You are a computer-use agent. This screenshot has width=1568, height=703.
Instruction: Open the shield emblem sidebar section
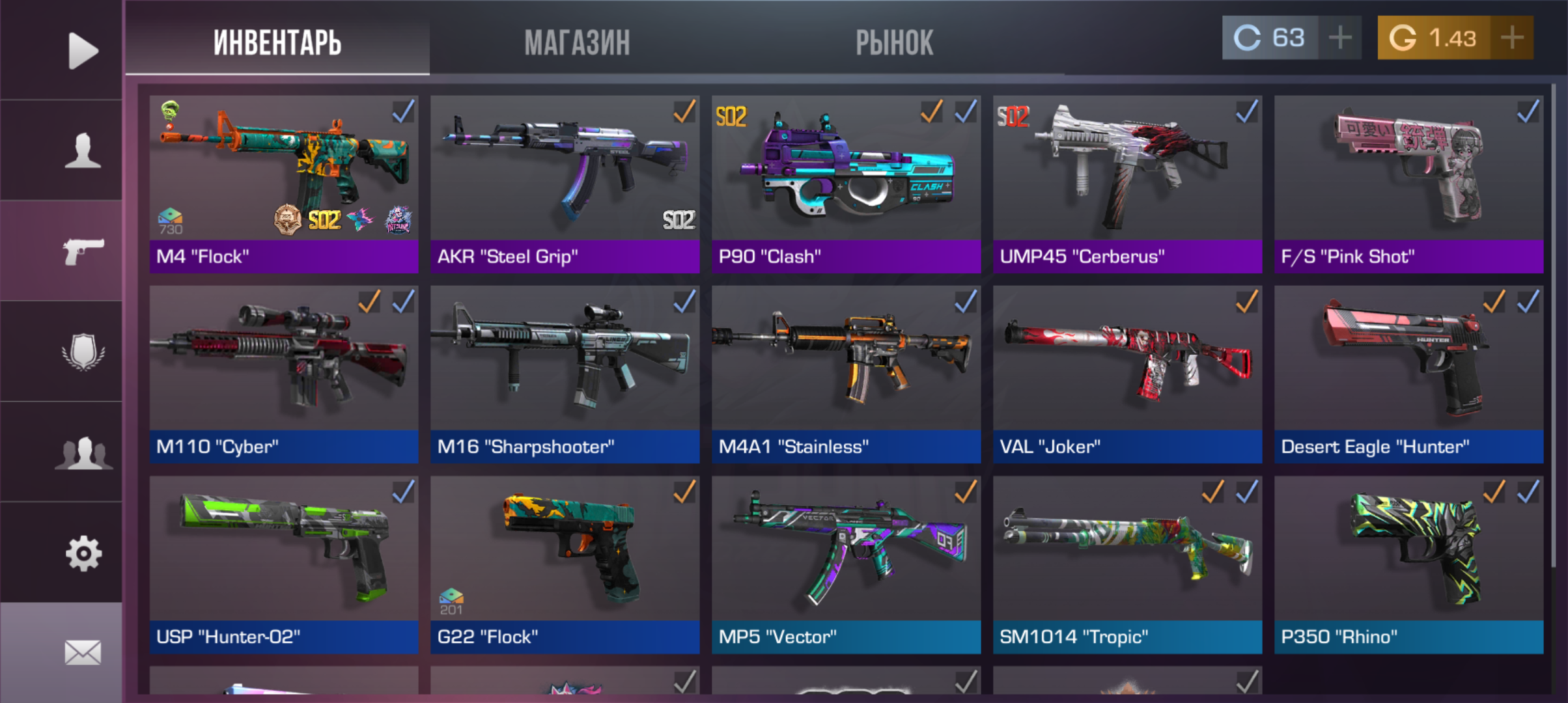(x=83, y=352)
